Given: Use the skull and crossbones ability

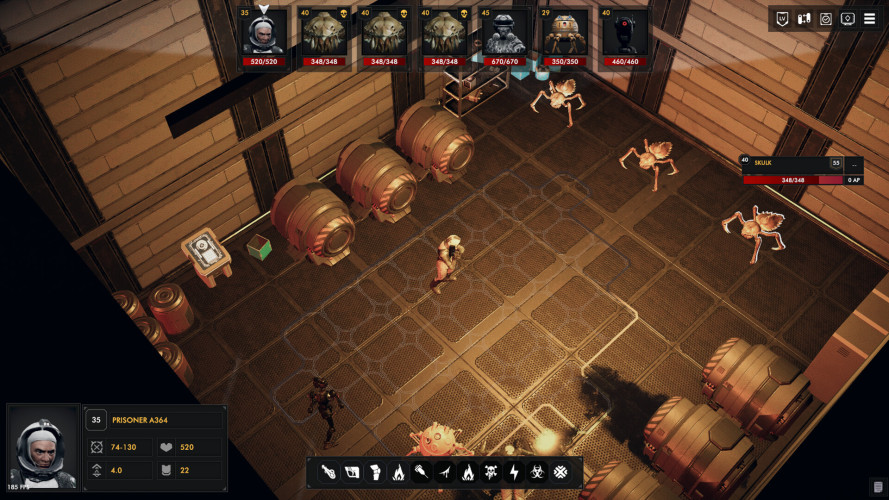Looking at the screenshot, I should click(491, 471).
